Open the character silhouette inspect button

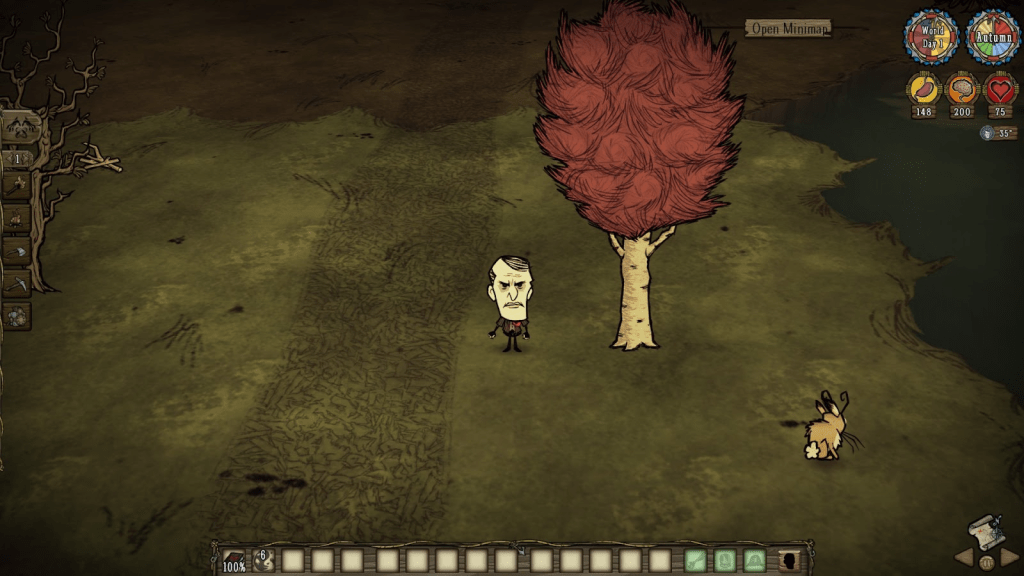coord(789,560)
